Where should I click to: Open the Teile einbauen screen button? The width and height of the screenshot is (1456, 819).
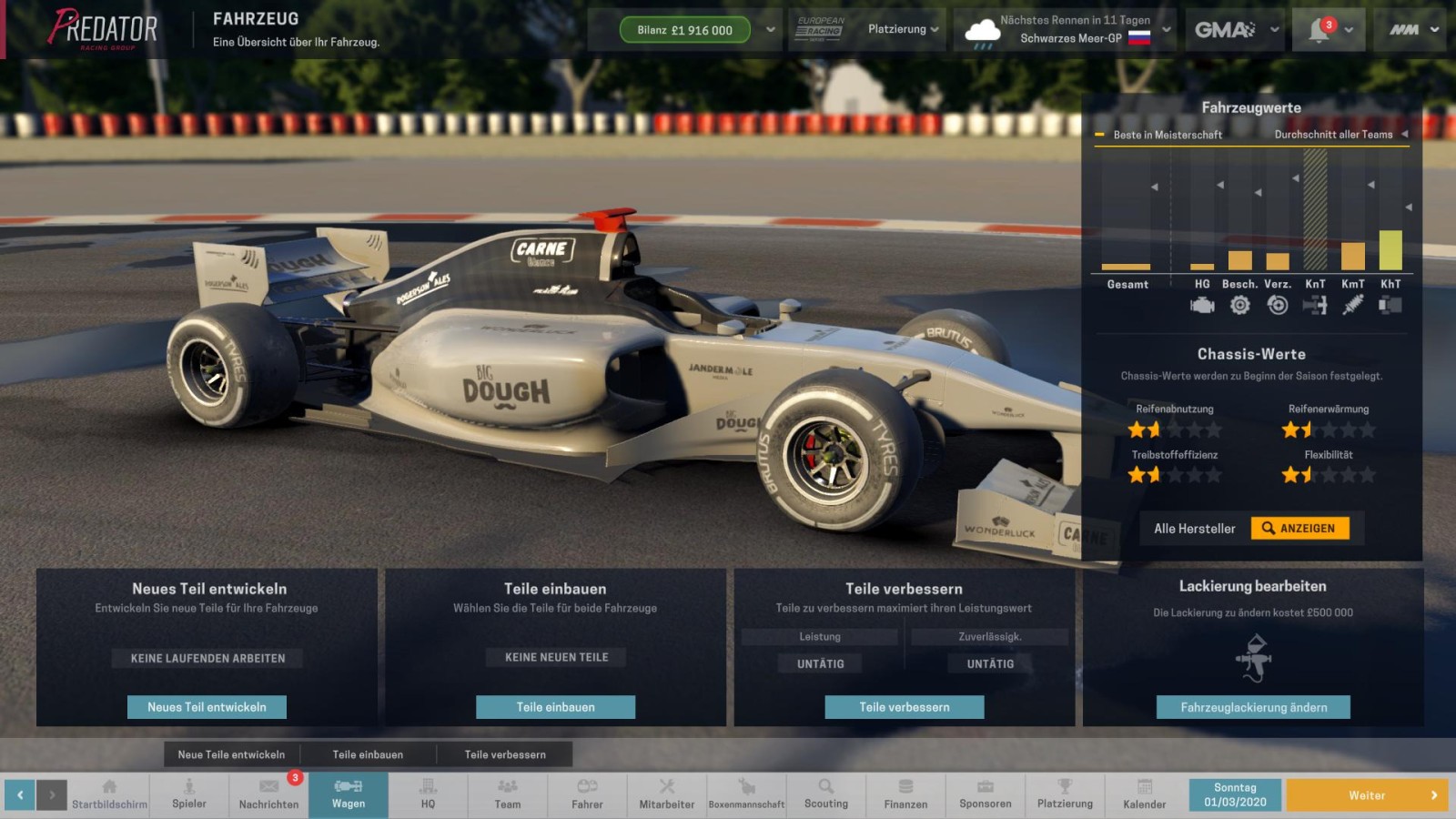555,707
